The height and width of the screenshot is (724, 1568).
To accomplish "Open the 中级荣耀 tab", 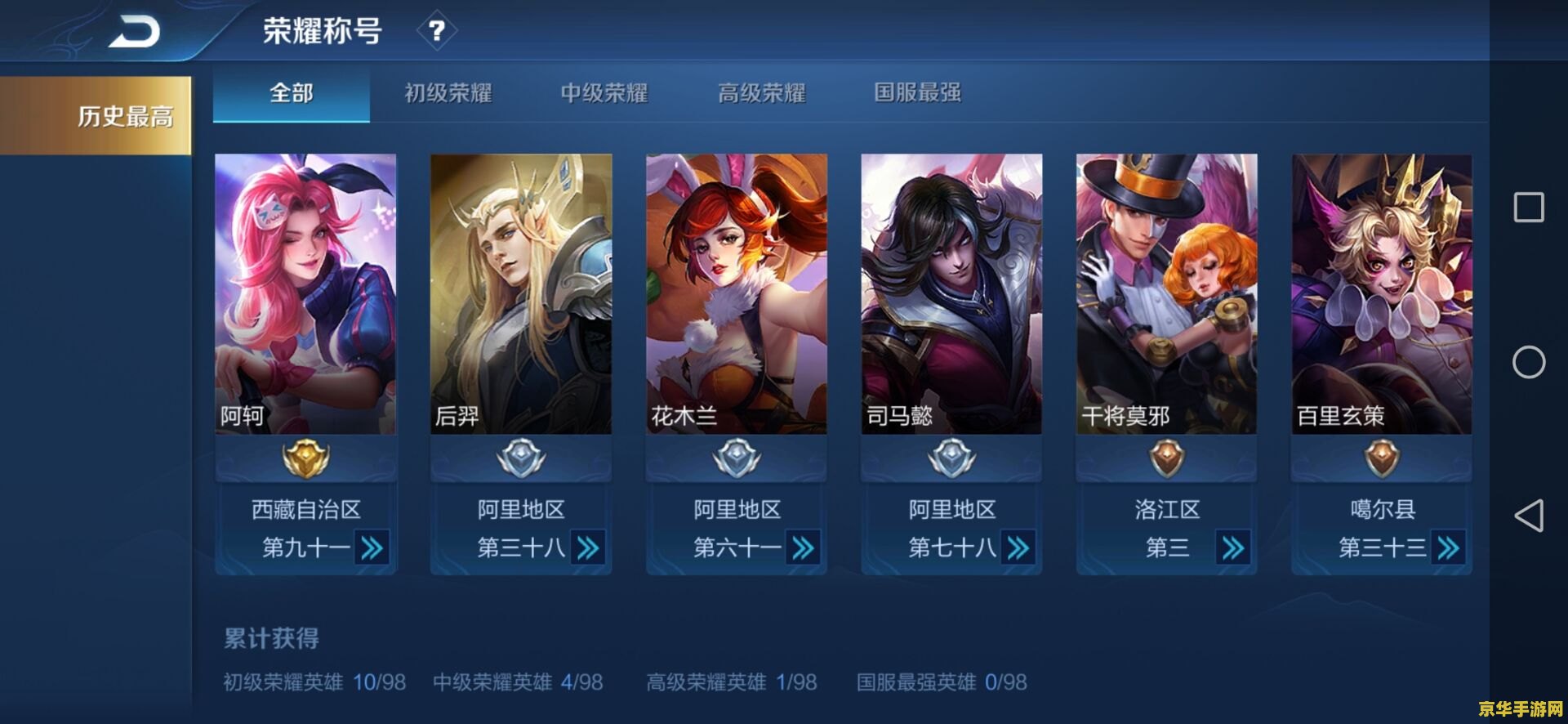I will [604, 93].
